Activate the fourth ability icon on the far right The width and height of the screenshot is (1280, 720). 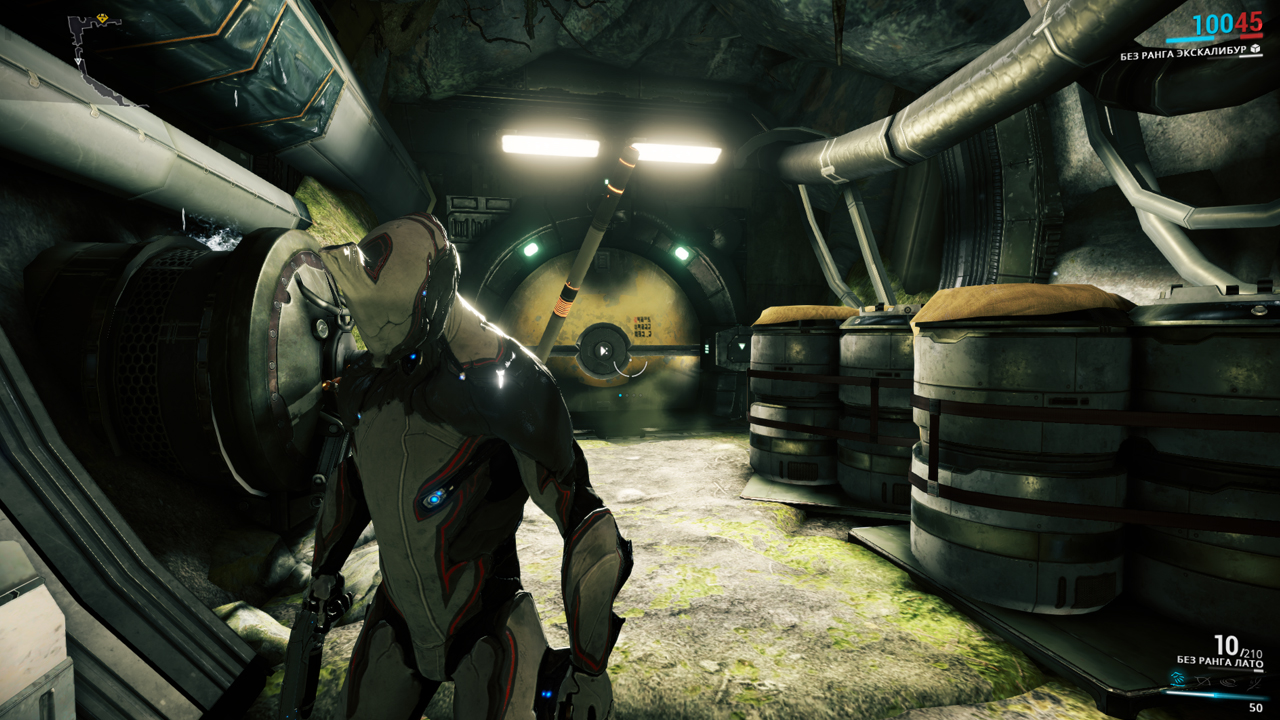1253,682
